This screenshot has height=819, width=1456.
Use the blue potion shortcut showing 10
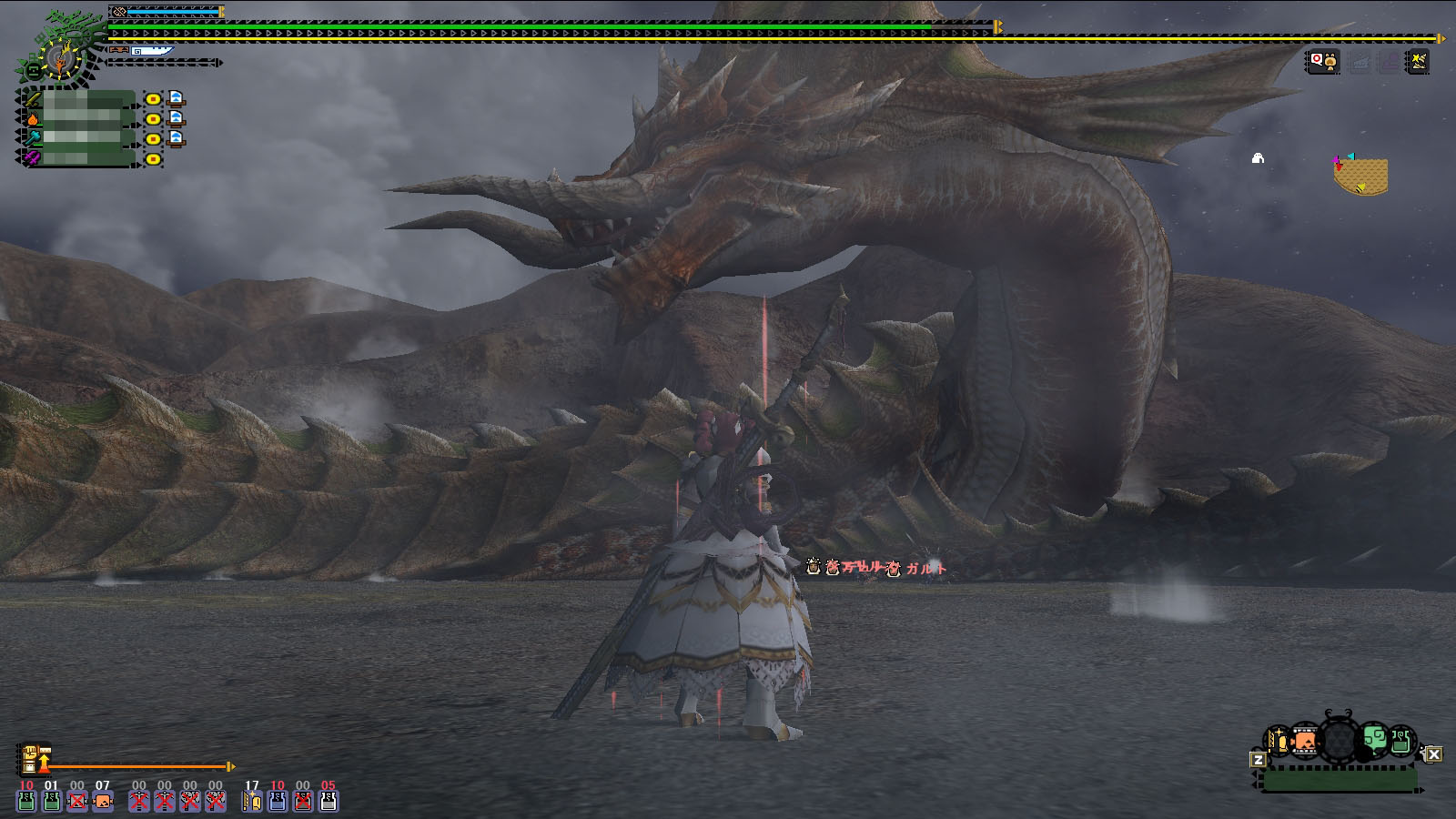pyautogui.click(x=278, y=801)
